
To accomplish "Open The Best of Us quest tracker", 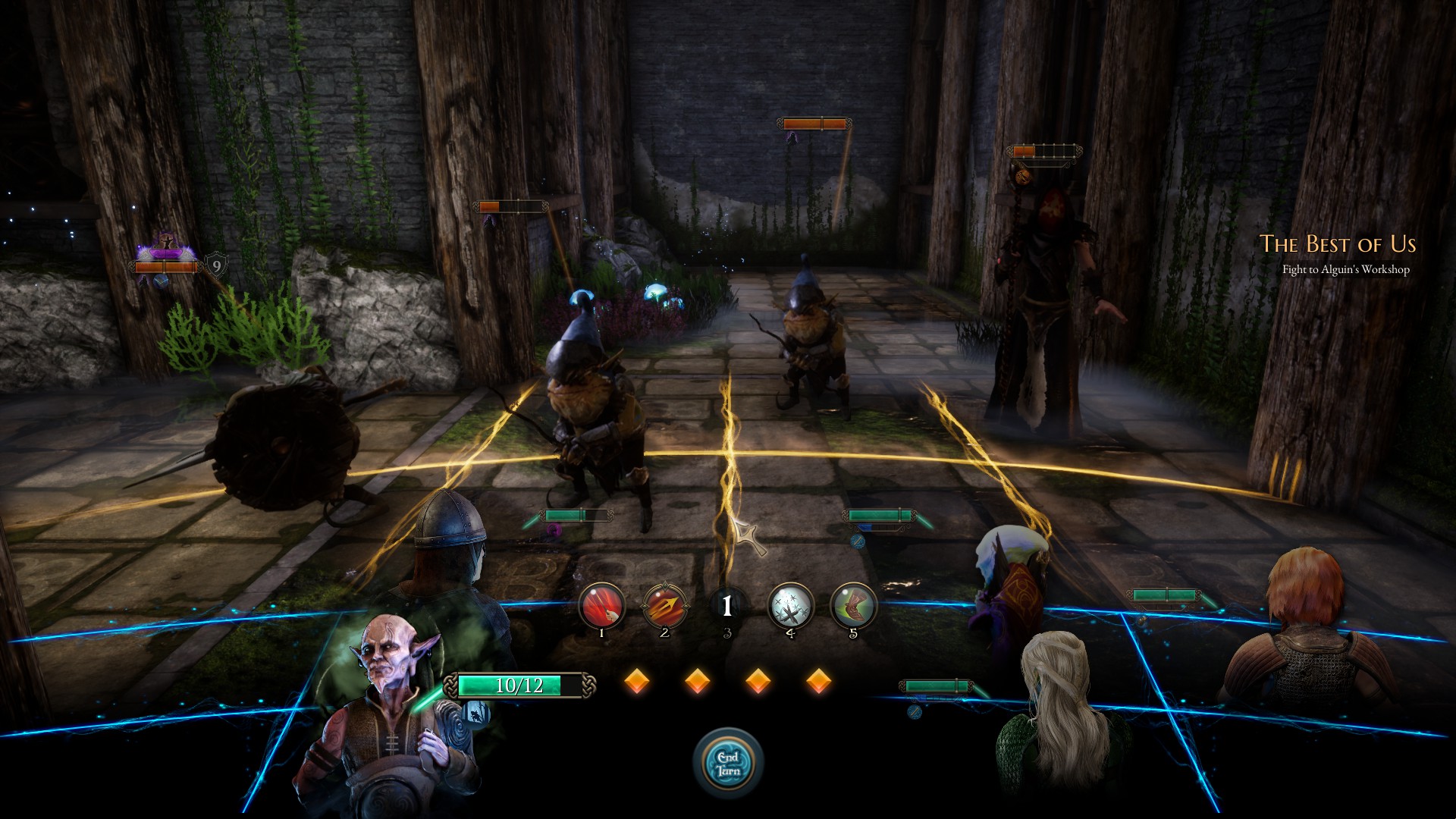I will pyautogui.click(x=1338, y=244).
